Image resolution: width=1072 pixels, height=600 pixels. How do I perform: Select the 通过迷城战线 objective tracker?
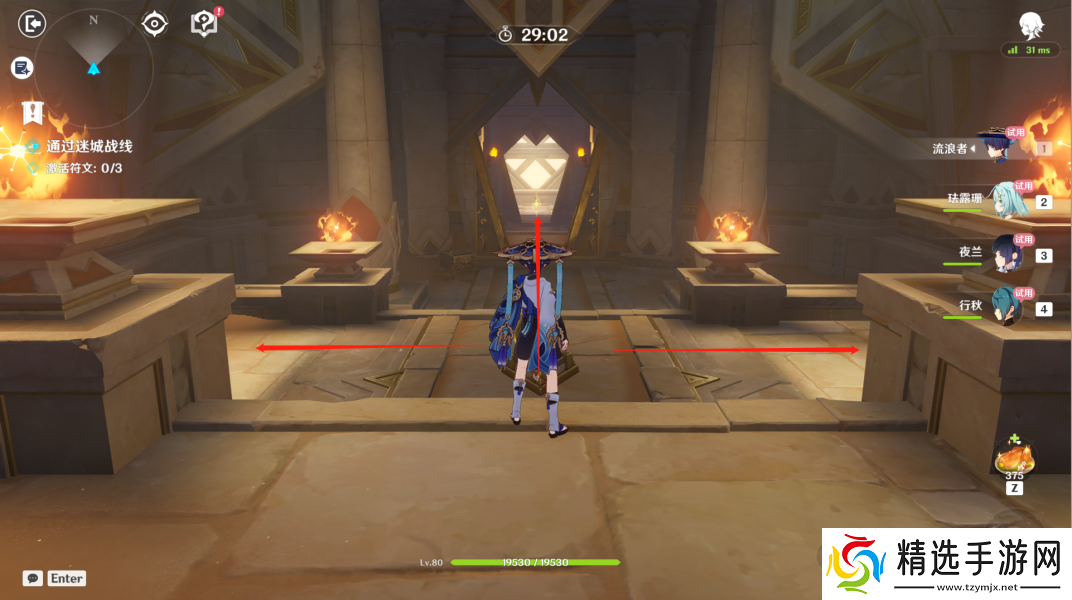tap(89, 146)
